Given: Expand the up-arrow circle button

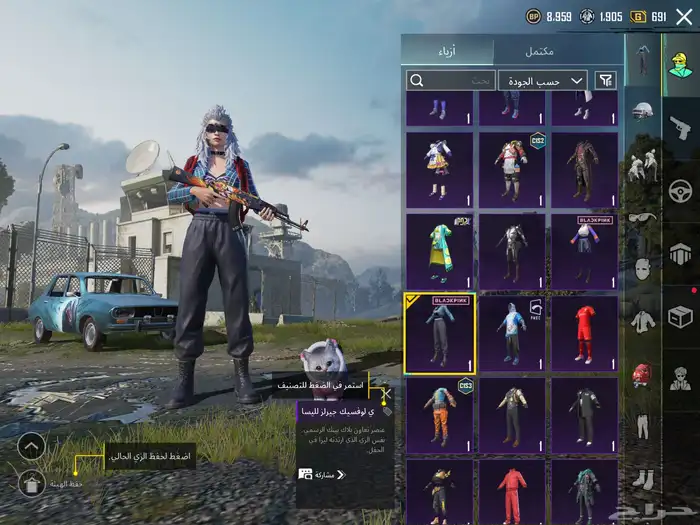Looking at the screenshot, I should [x=32, y=446].
